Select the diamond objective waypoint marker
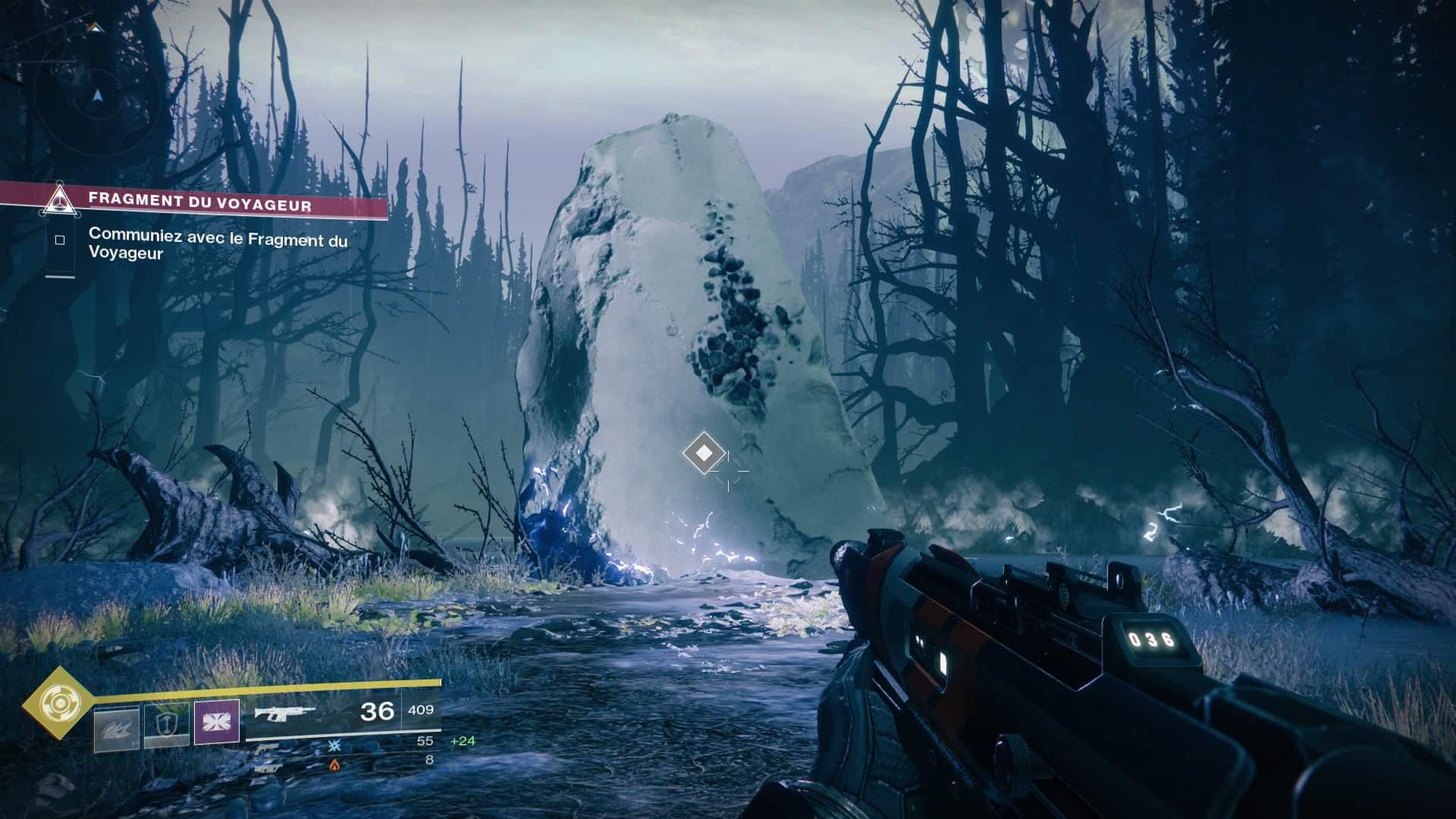This screenshot has height=819, width=1456. (704, 453)
